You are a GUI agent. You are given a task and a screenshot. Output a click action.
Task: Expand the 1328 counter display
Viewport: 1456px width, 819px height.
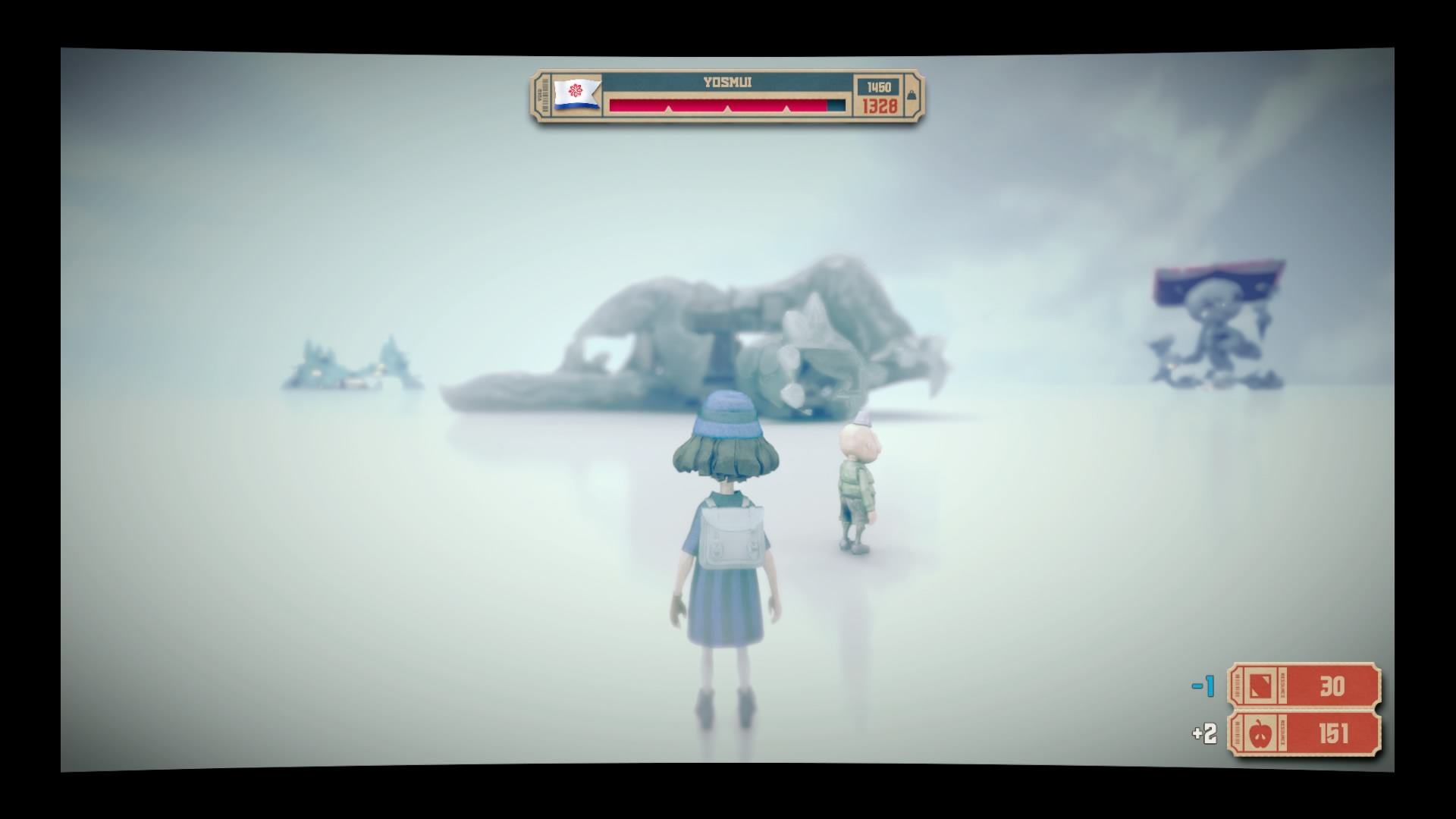click(879, 107)
